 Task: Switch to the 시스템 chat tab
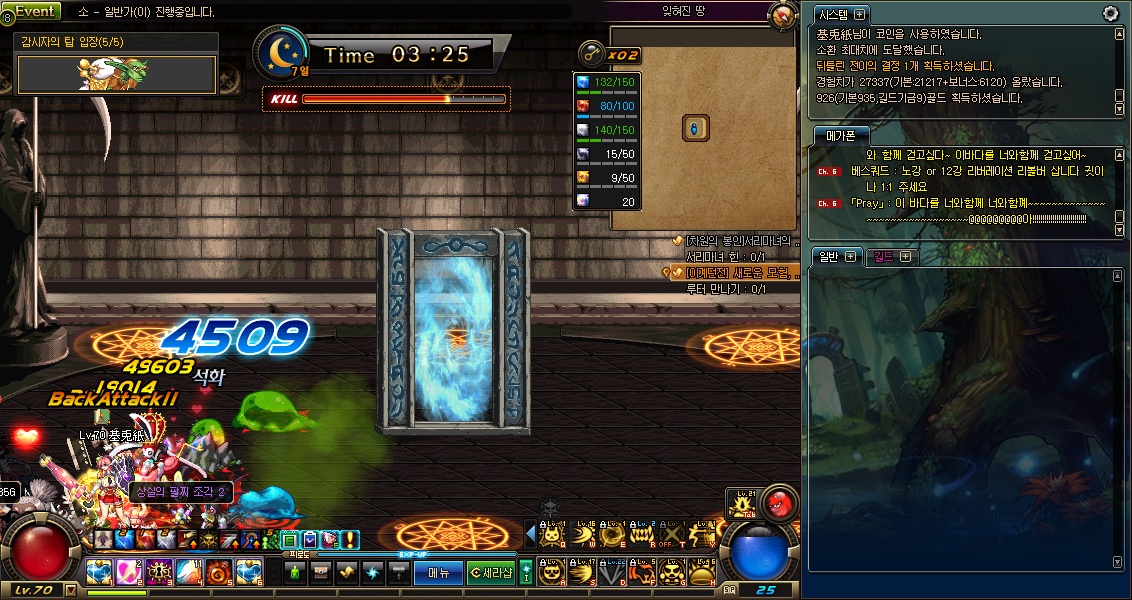835,14
